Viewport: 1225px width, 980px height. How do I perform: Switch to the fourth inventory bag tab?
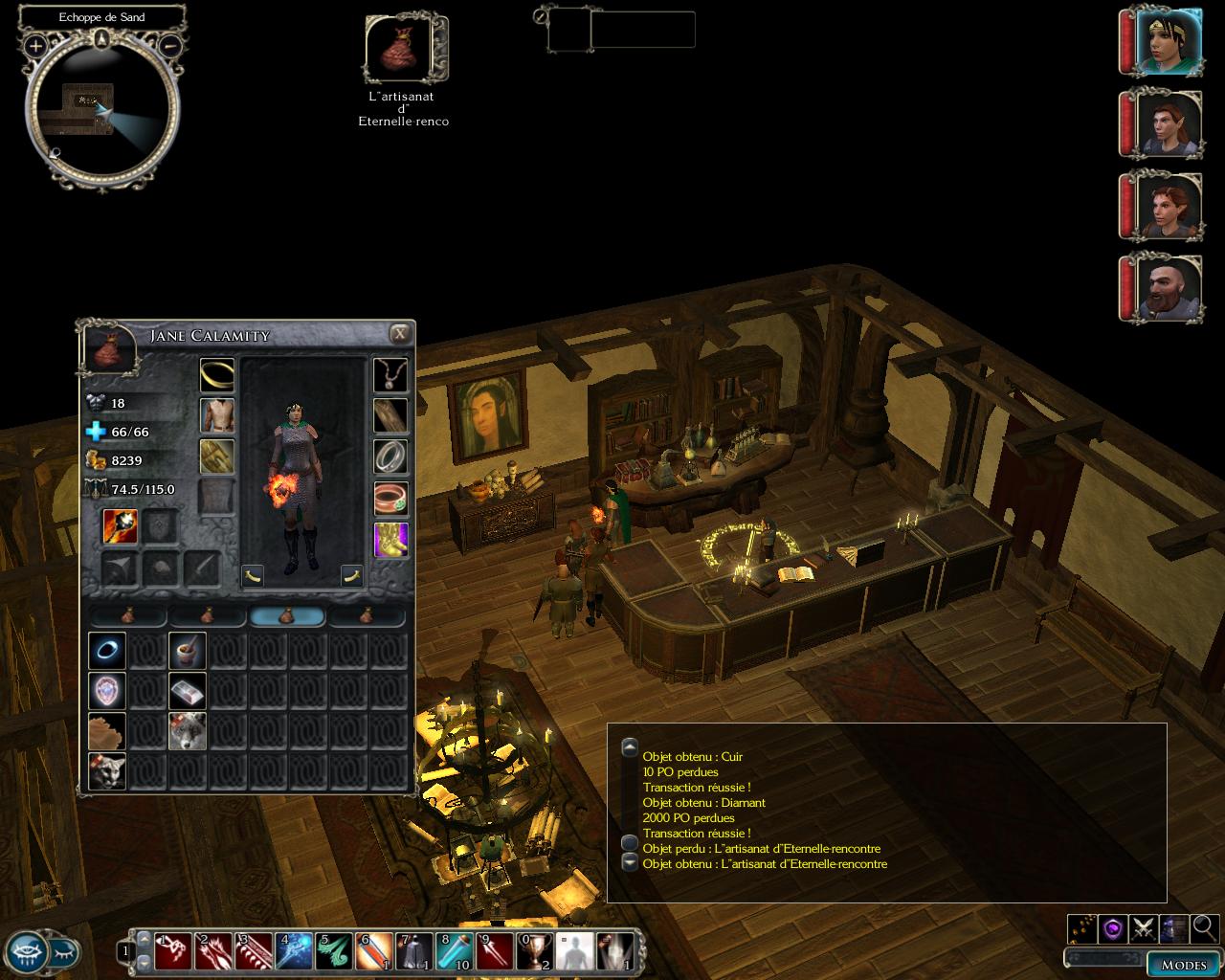367,618
